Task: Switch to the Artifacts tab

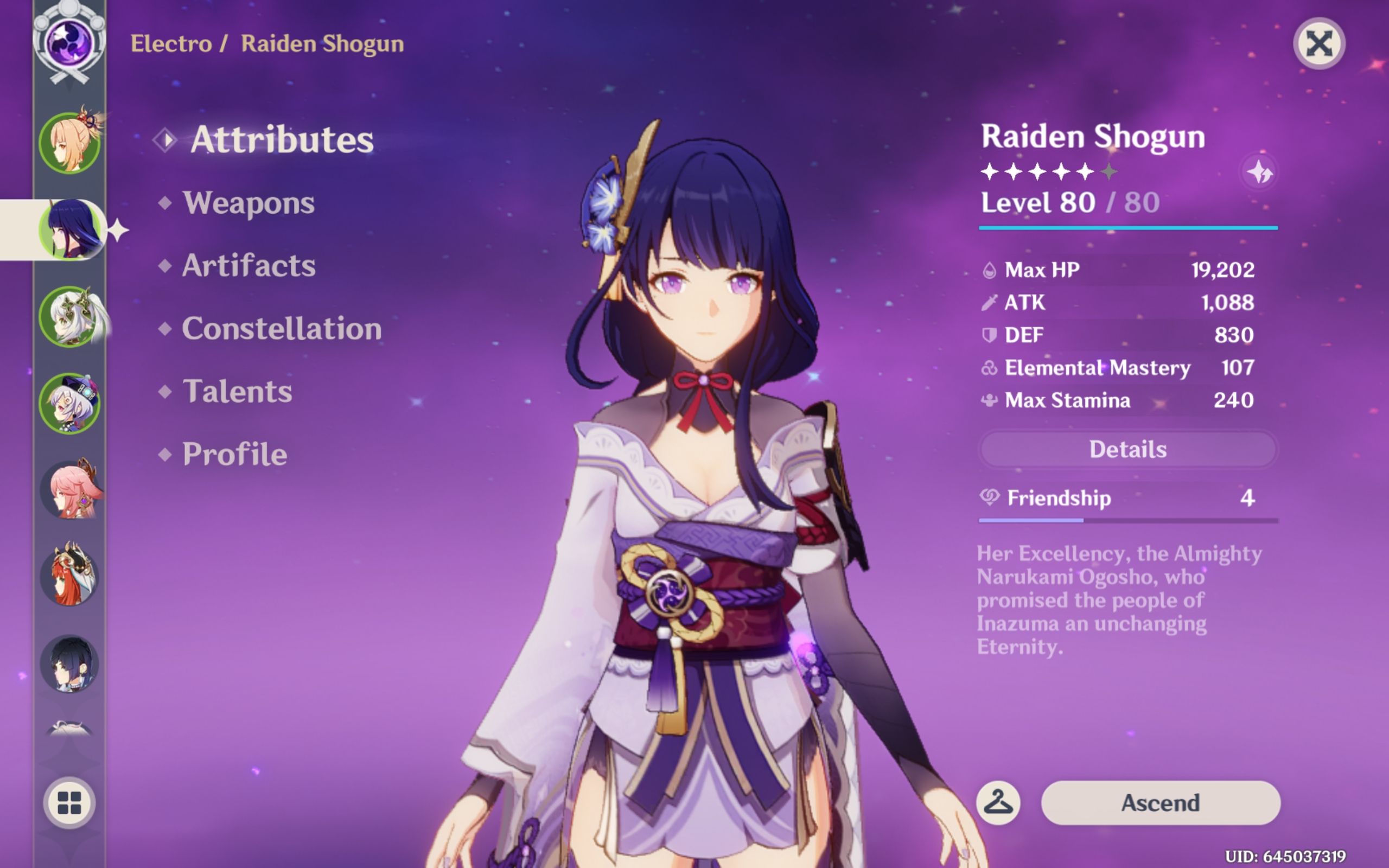Action: 249,266
